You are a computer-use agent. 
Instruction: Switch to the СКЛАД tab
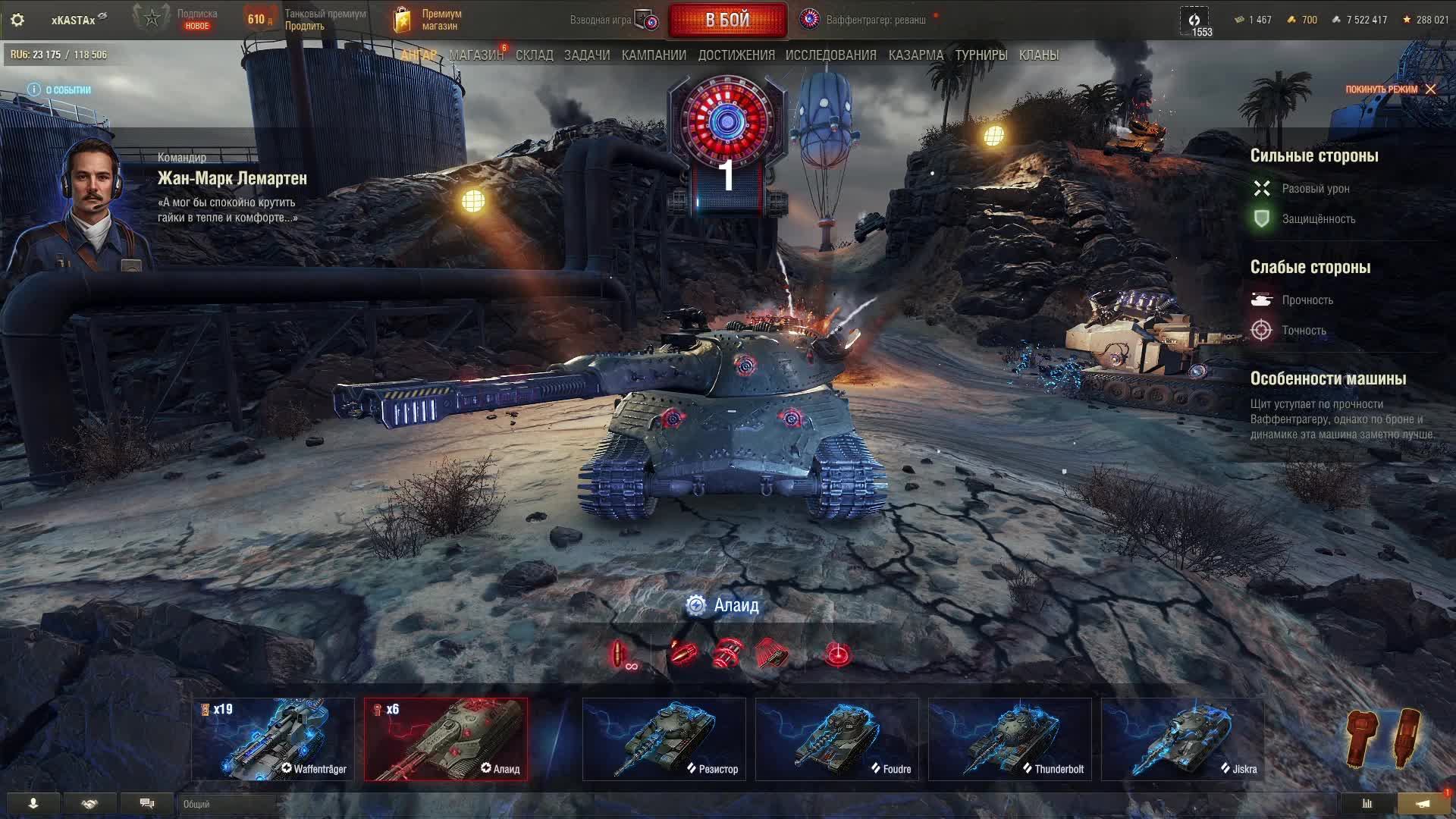534,55
